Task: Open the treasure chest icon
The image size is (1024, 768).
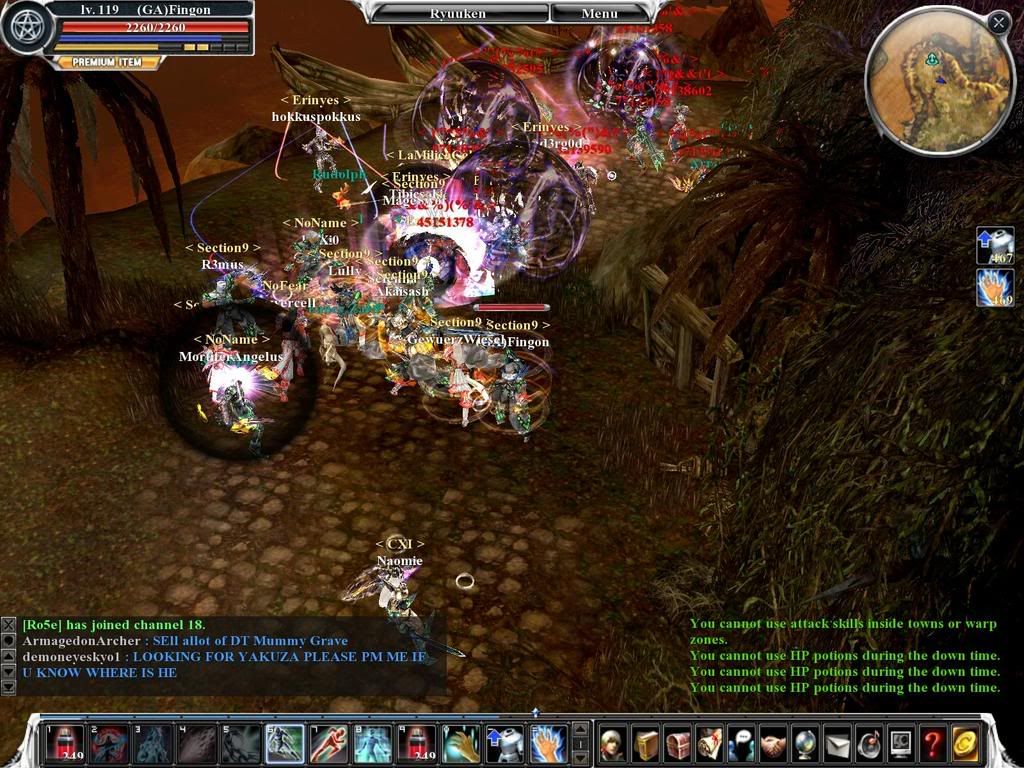Action: [x=678, y=743]
